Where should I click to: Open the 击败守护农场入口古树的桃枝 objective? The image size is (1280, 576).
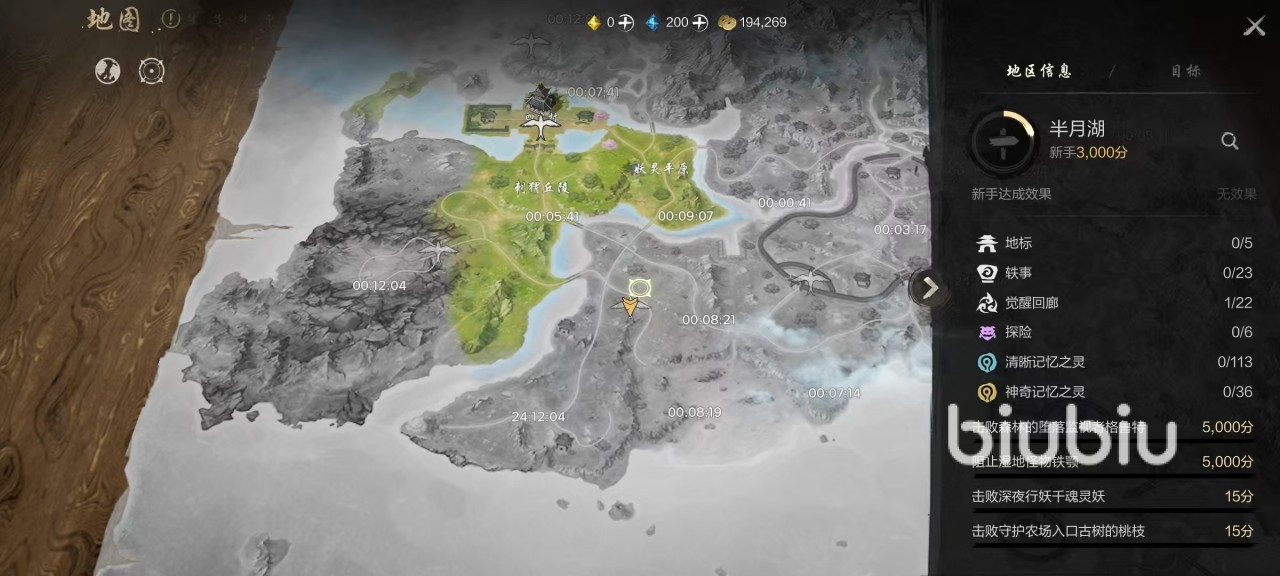point(1112,531)
